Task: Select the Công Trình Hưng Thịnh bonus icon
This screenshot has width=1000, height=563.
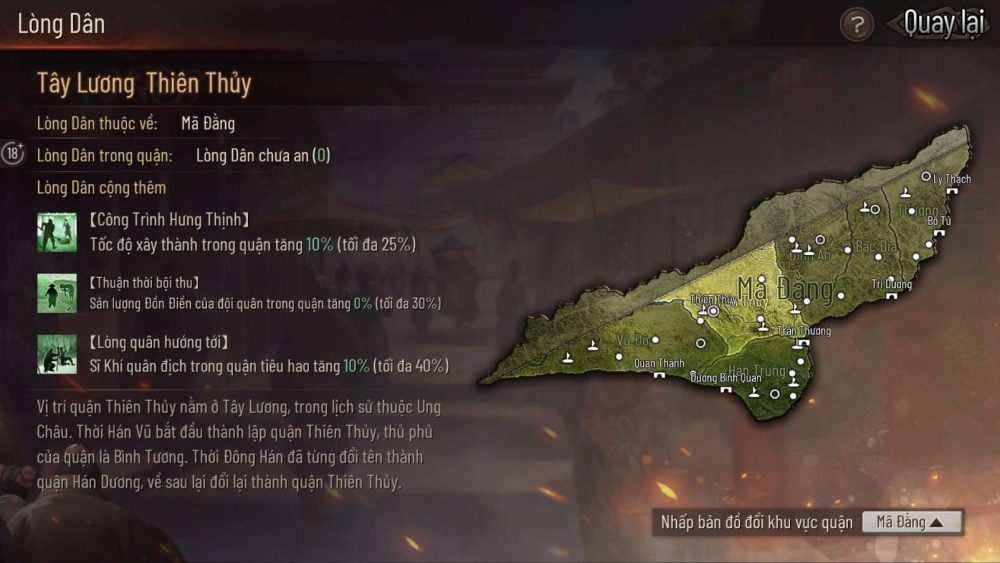Action: pyautogui.click(x=51, y=231)
